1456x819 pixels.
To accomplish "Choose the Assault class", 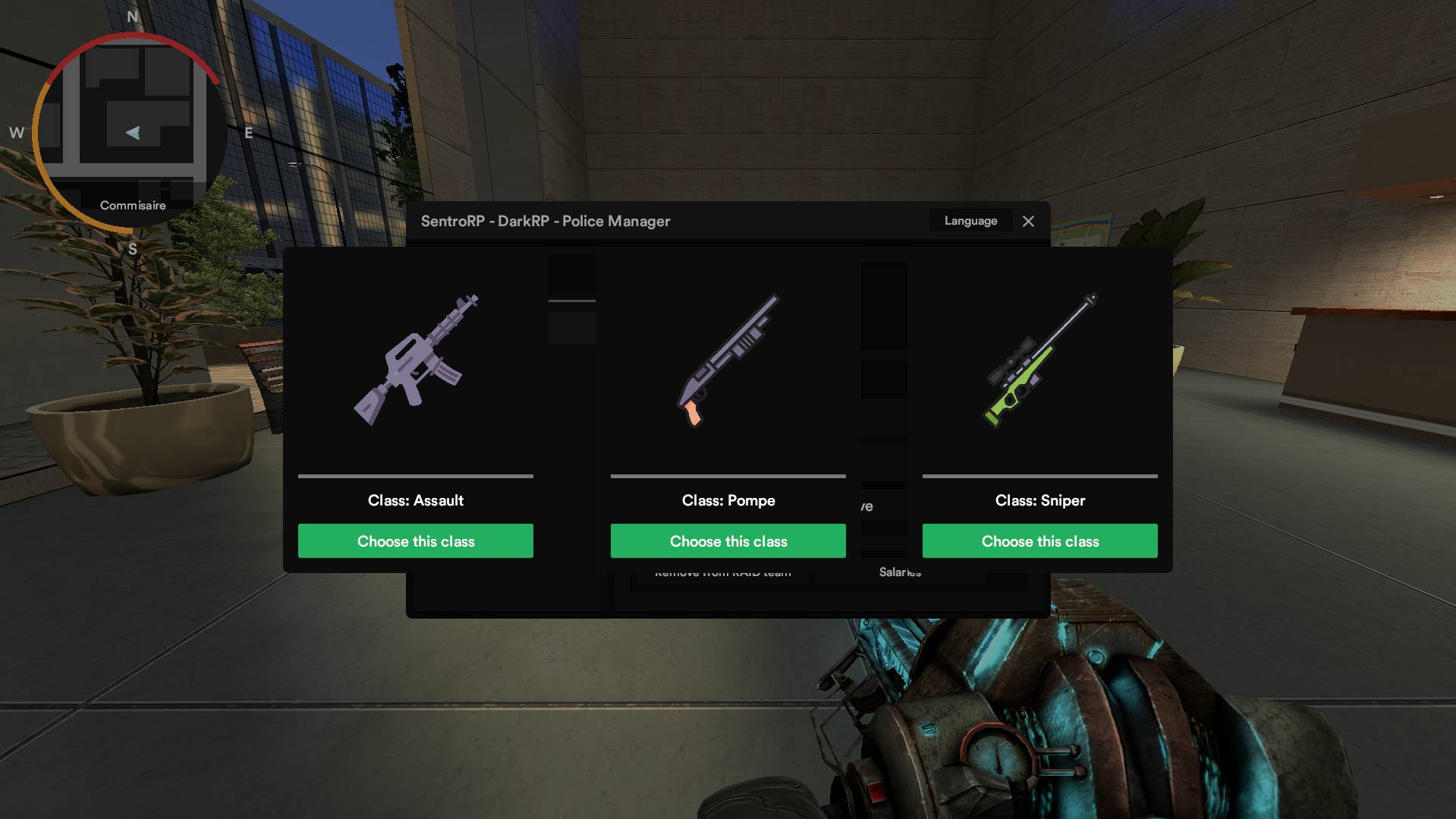I will click(415, 540).
